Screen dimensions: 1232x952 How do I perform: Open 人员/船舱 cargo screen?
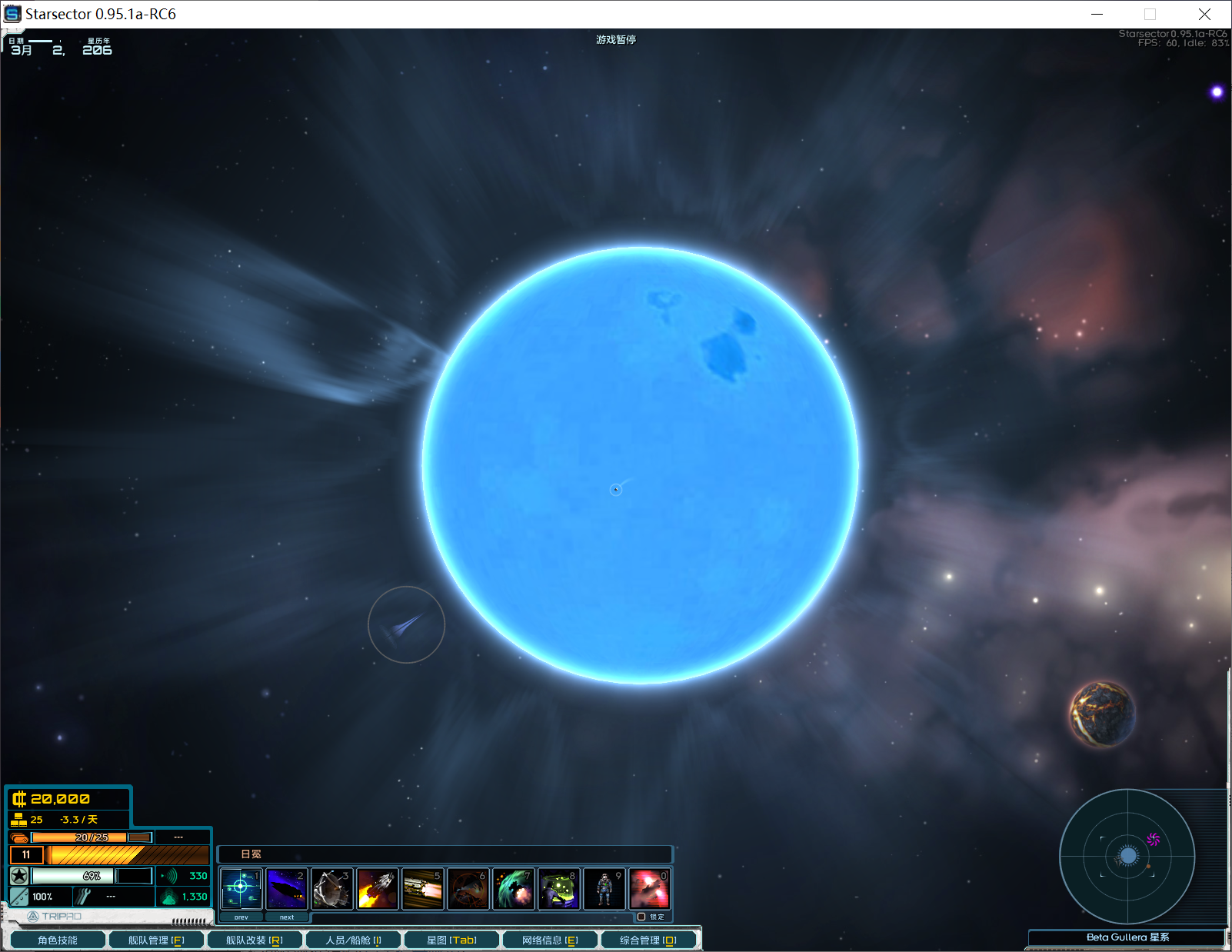[353, 940]
